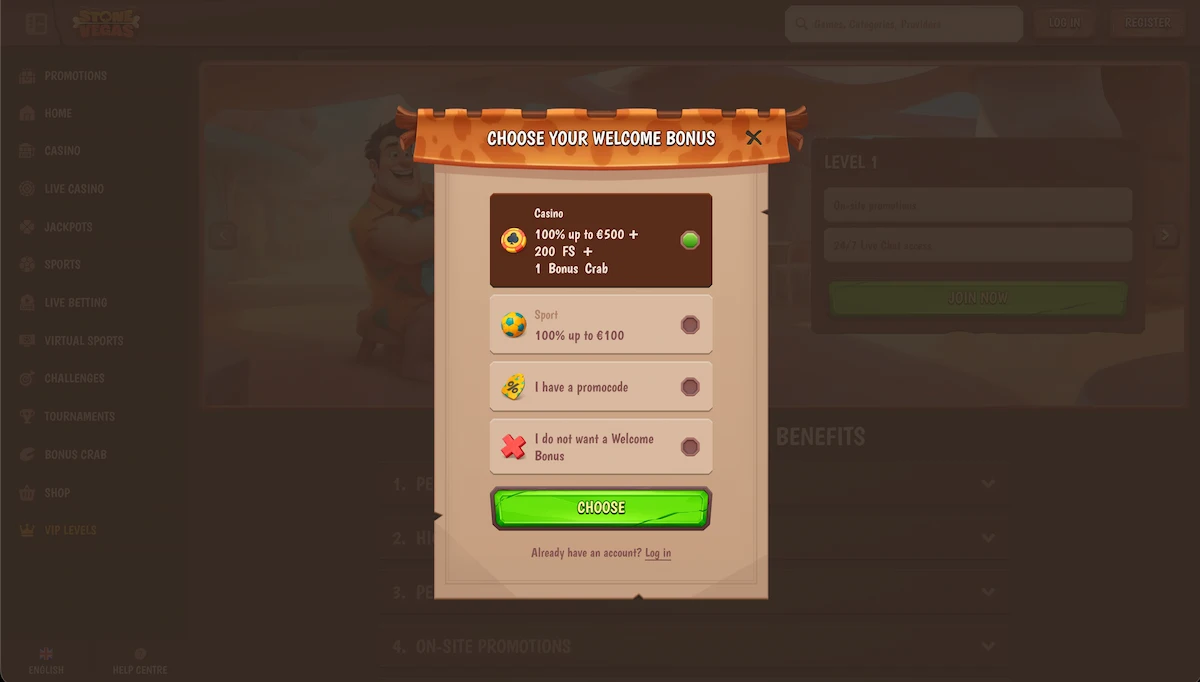This screenshot has width=1200, height=682.
Task: Confirm with the green Choose button
Action: coord(601,508)
